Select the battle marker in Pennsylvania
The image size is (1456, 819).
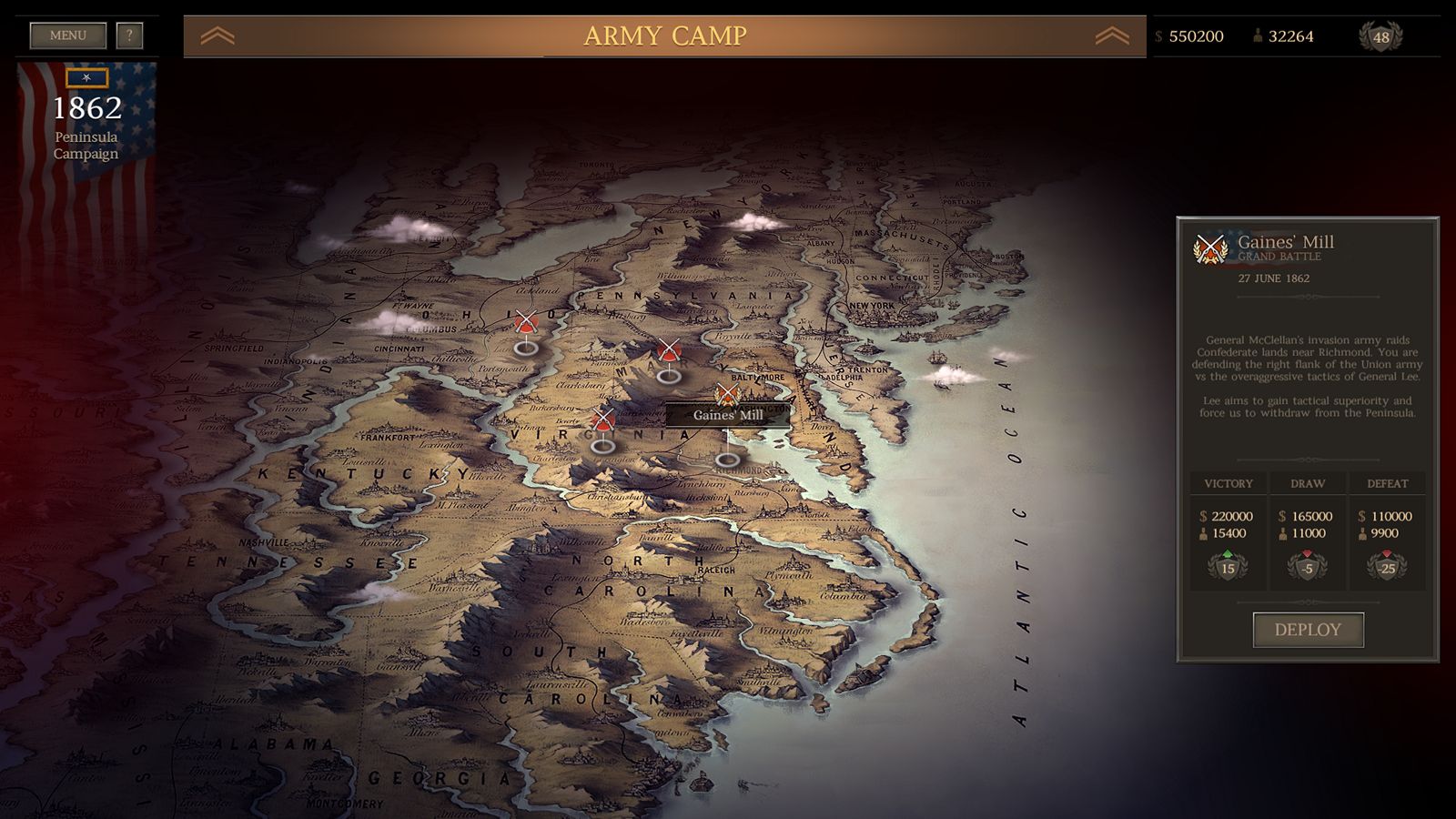pos(669,350)
